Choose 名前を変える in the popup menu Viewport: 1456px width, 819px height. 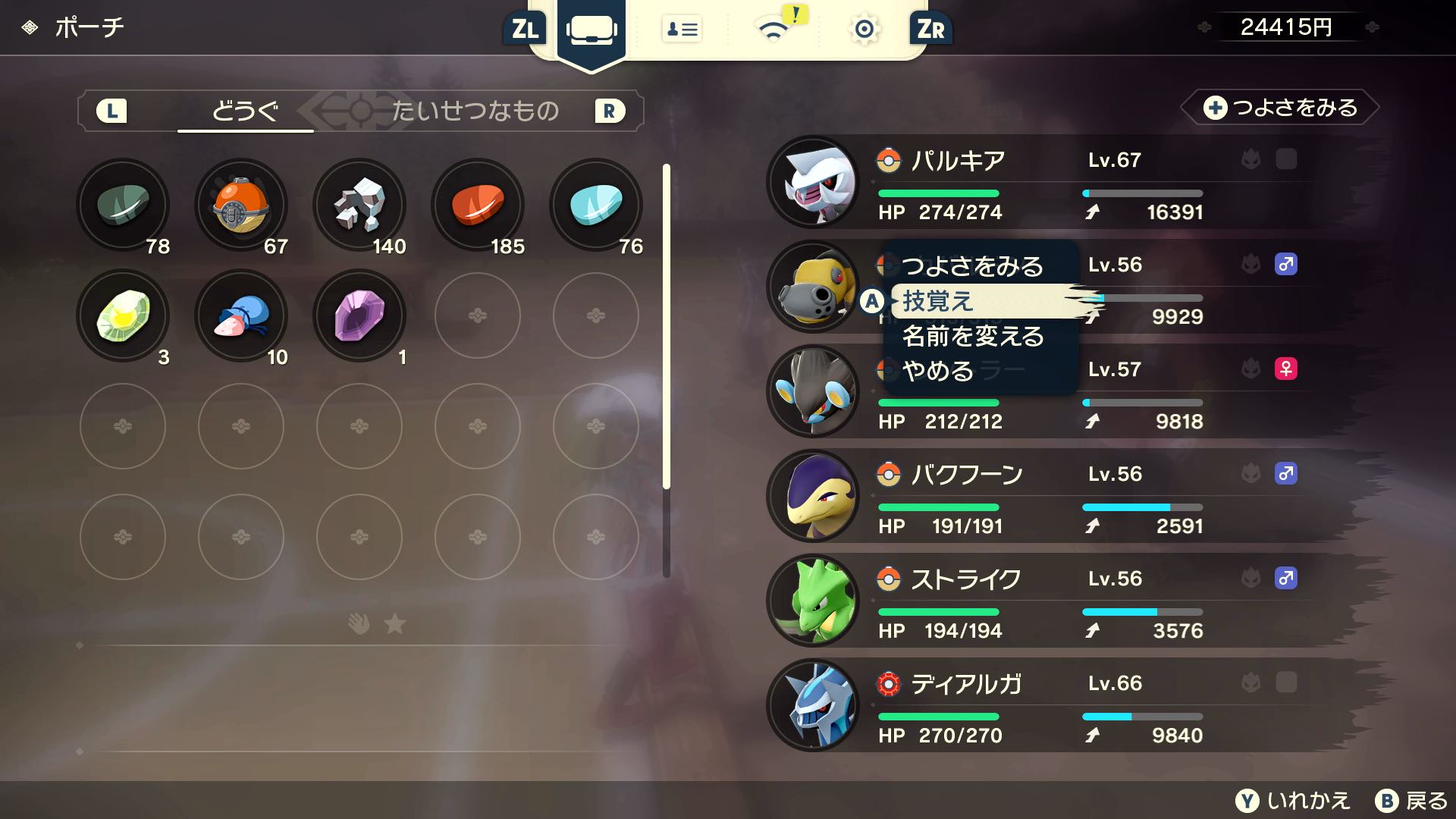tap(971, 337)
